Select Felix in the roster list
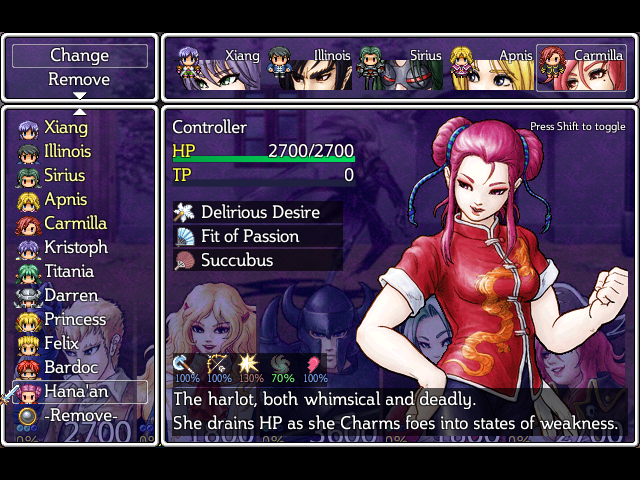 click(62, 344)
